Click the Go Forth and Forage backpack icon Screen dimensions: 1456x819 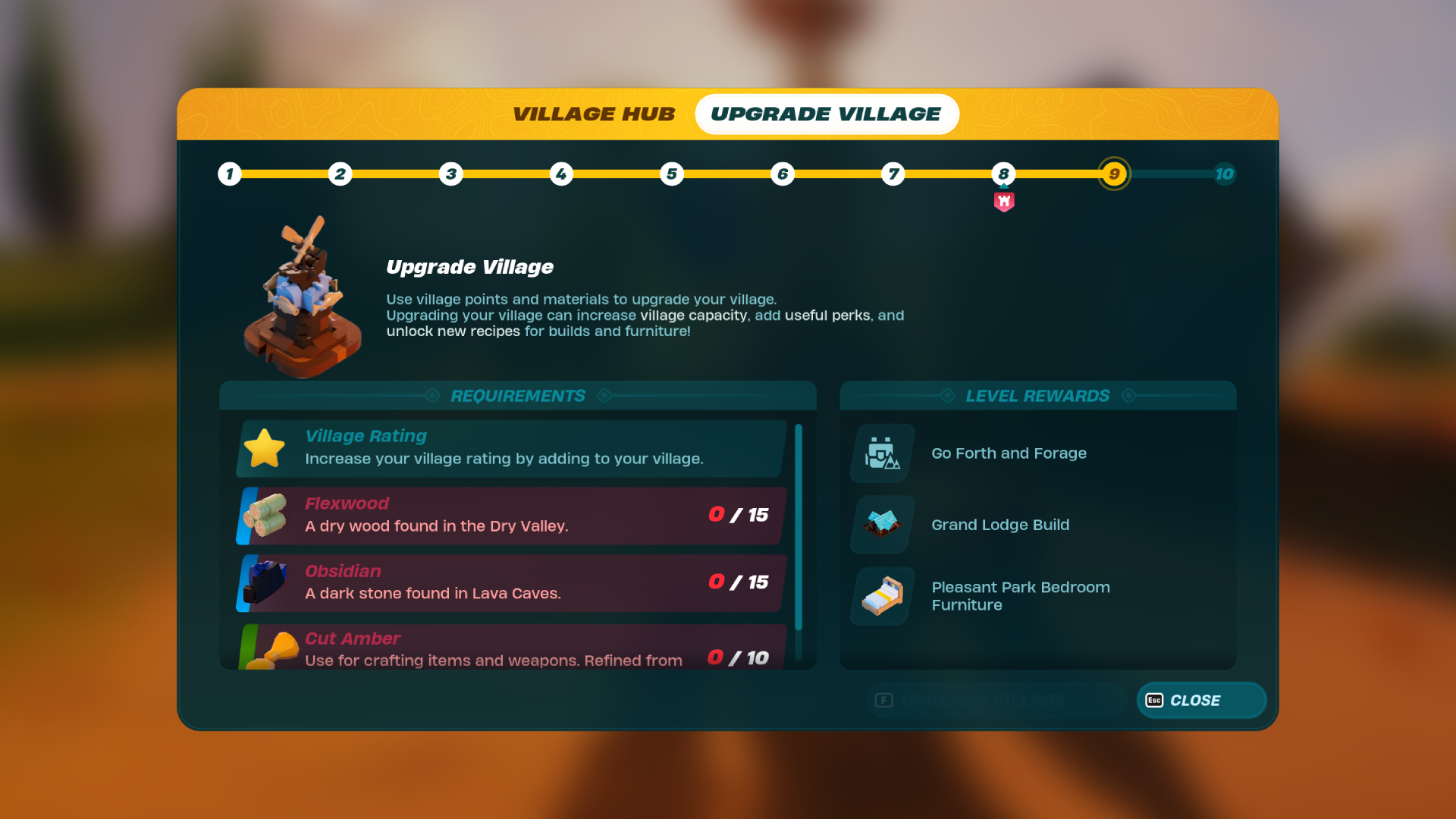881,453
